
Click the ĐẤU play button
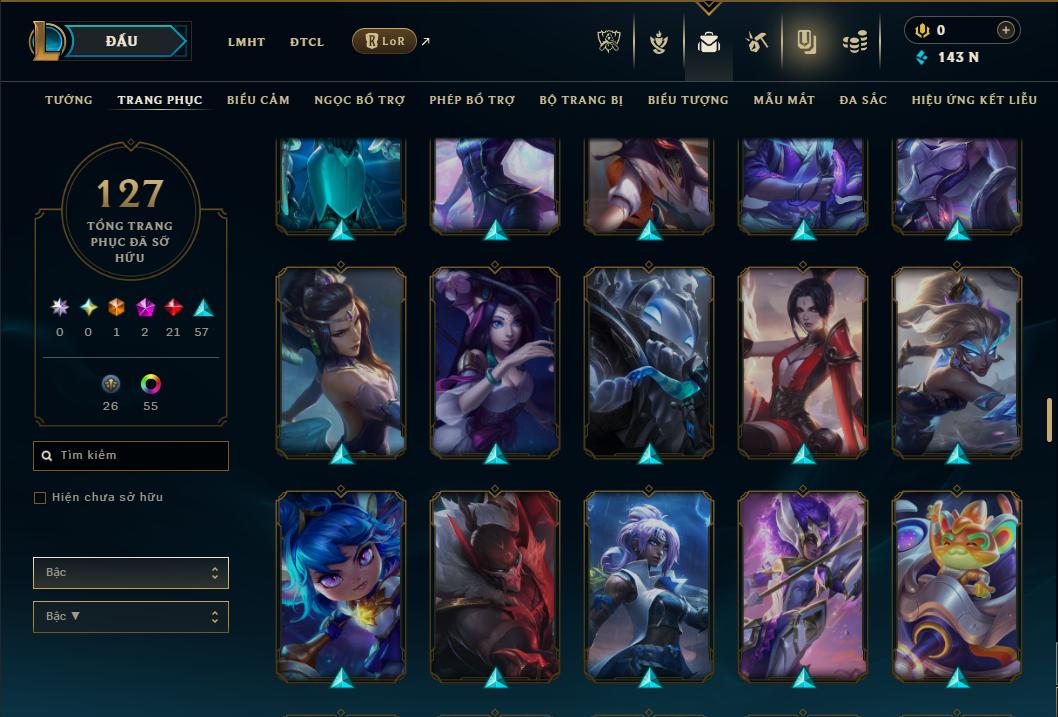pos(122,41)
